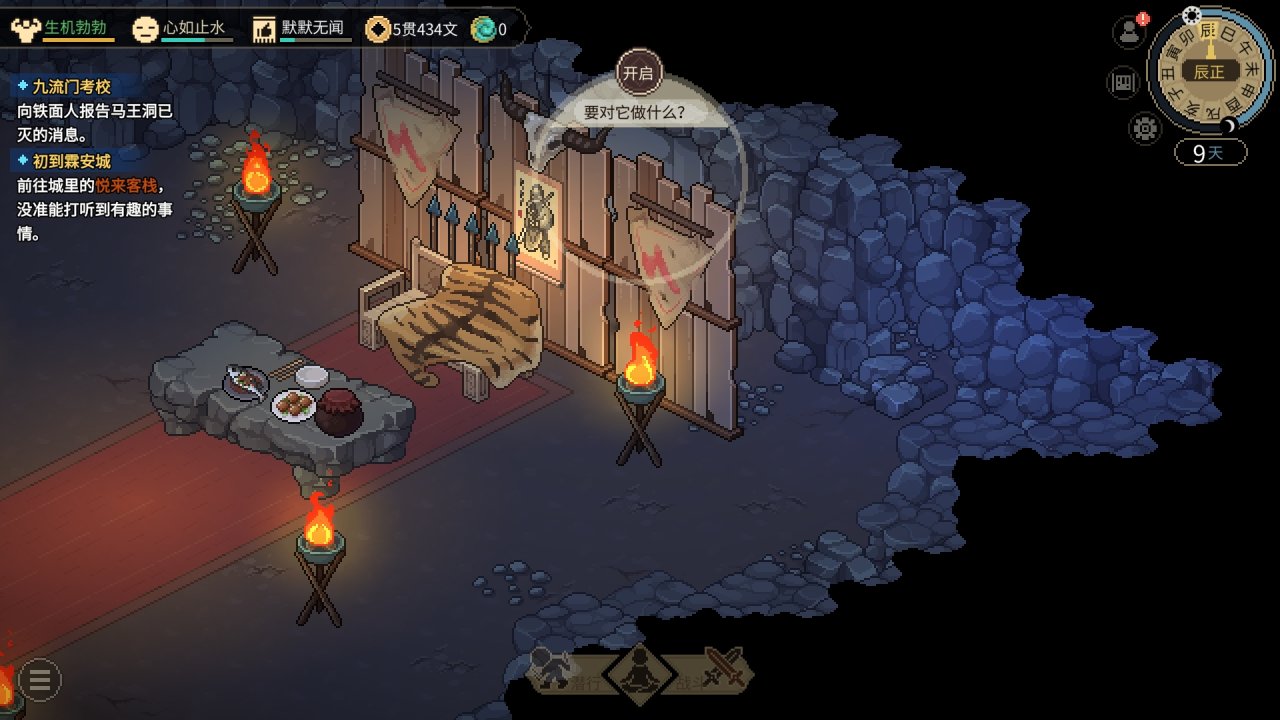Screen dimensions: 1280x720
Task: Open the hamburger main menu
Action: click(x=40, y=680)
